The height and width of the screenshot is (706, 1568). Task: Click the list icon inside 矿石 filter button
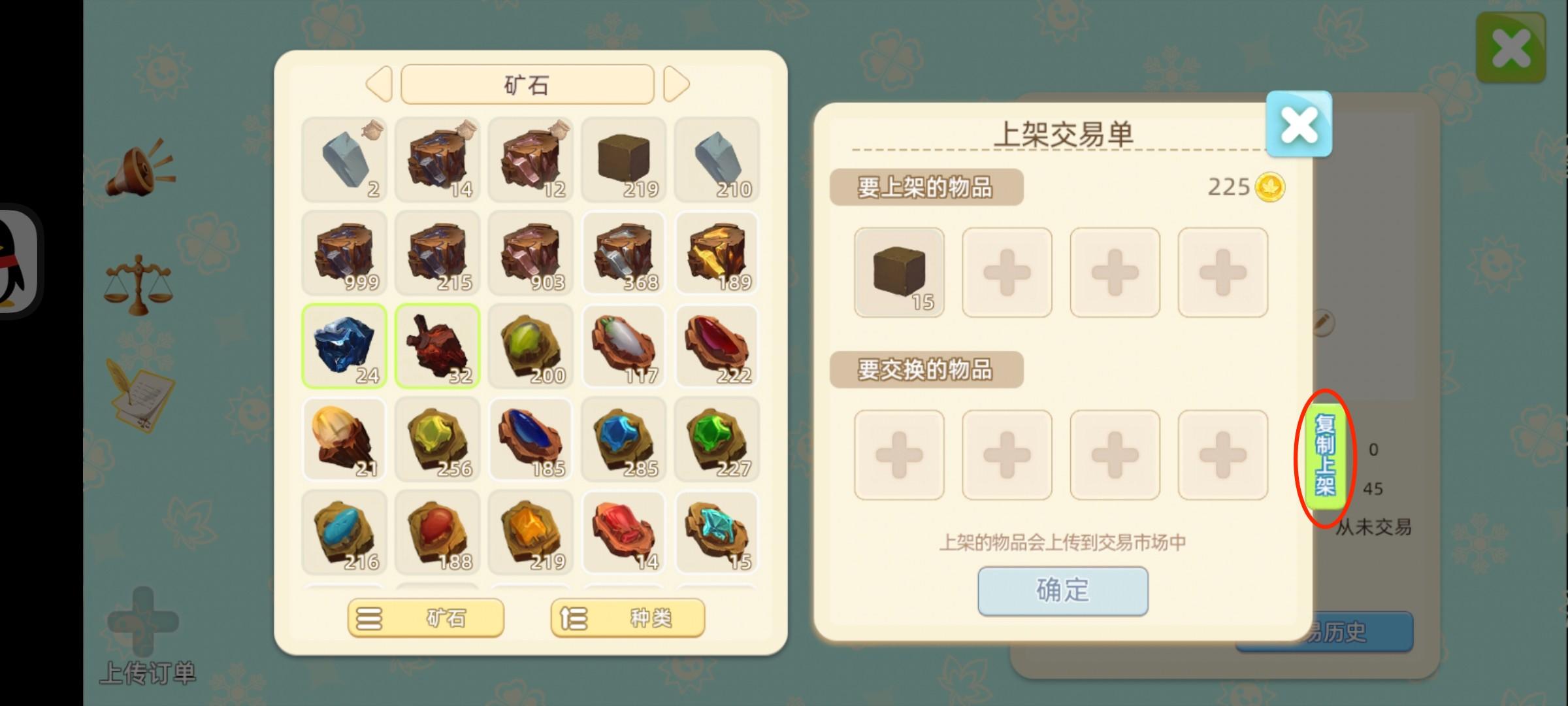coord(369,618)
